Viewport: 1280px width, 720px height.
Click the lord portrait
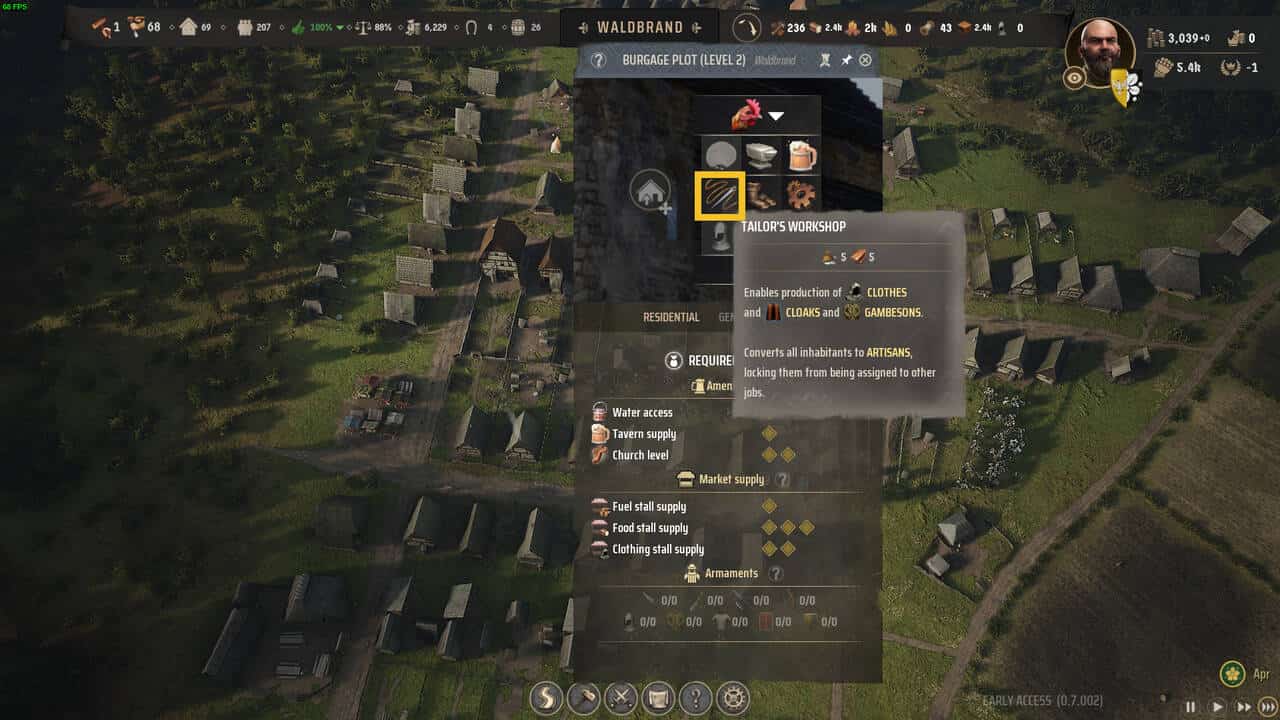1100,52
